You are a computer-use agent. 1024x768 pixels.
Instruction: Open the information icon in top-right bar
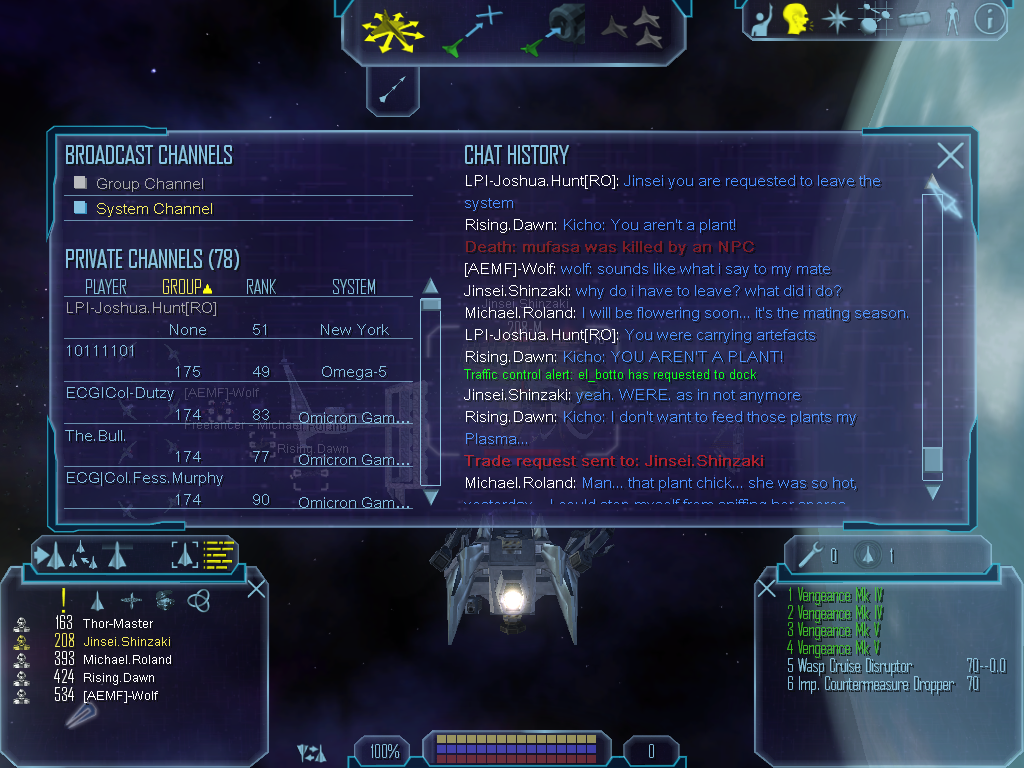click(x=989, y=19)
